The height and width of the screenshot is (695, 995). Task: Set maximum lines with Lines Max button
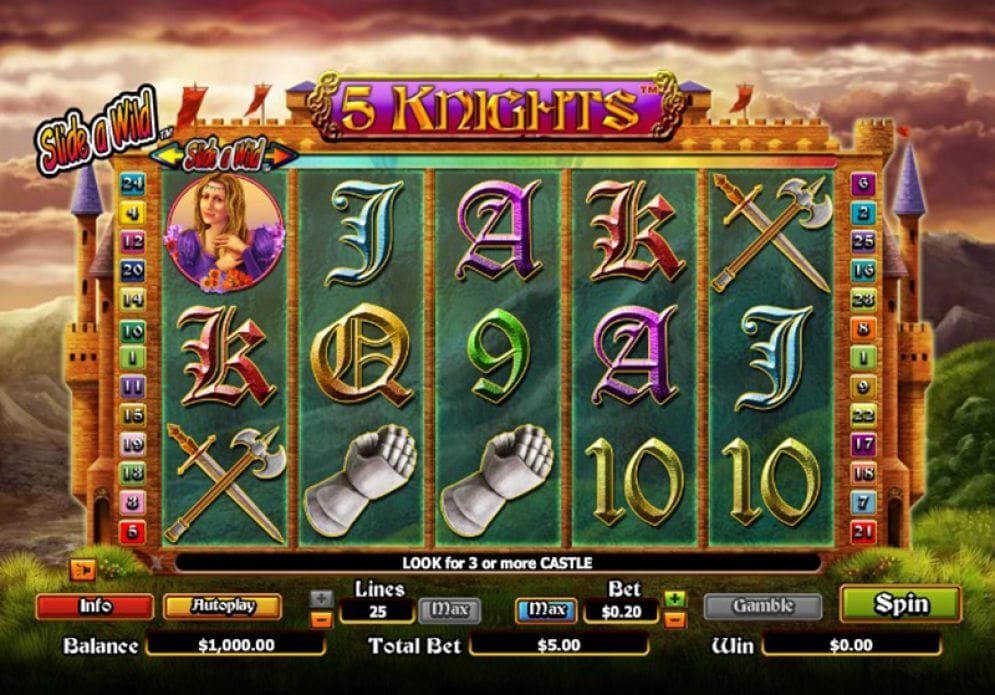449,610
